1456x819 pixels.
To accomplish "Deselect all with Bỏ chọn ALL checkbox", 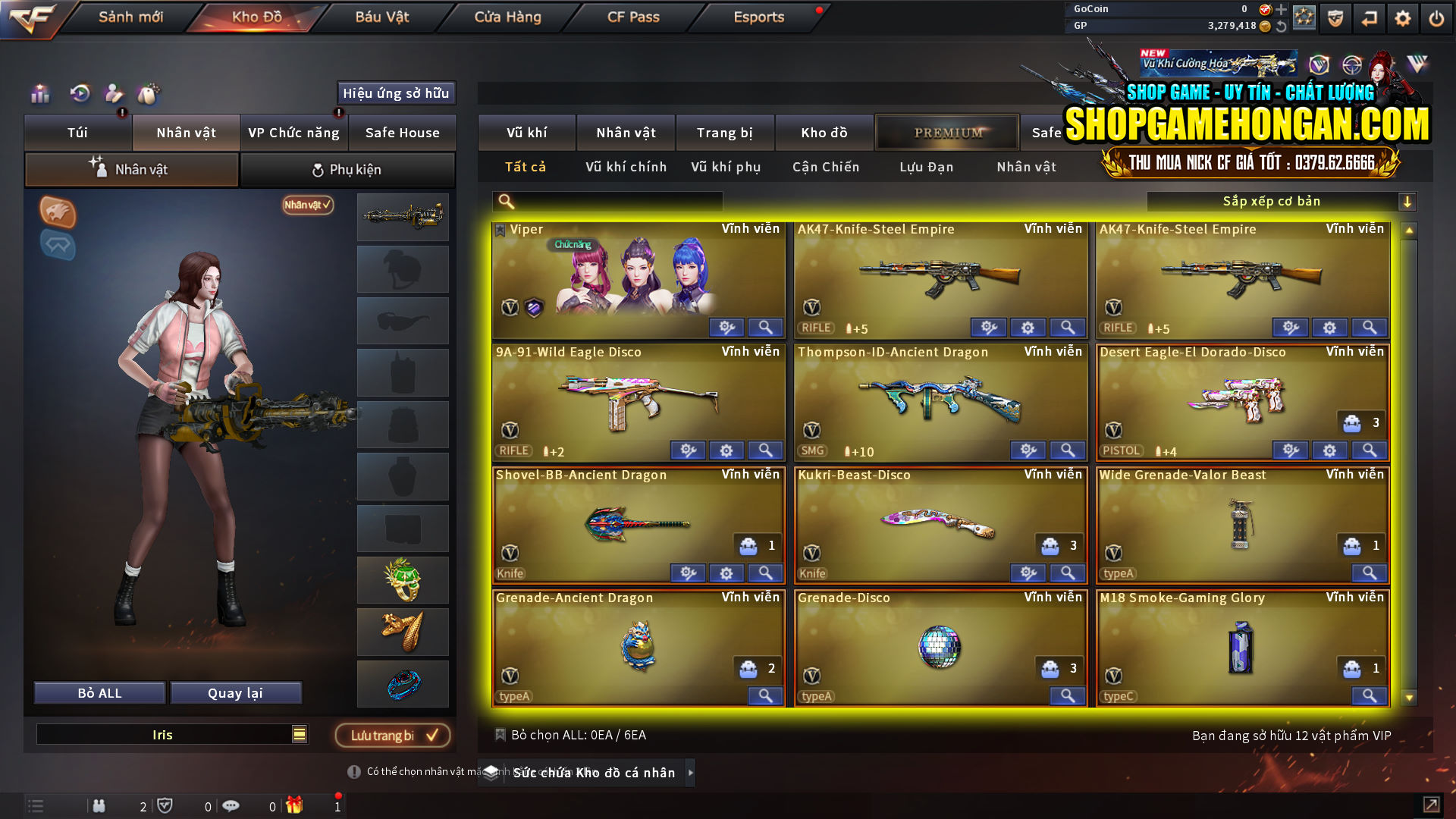I will coord(501,734).
